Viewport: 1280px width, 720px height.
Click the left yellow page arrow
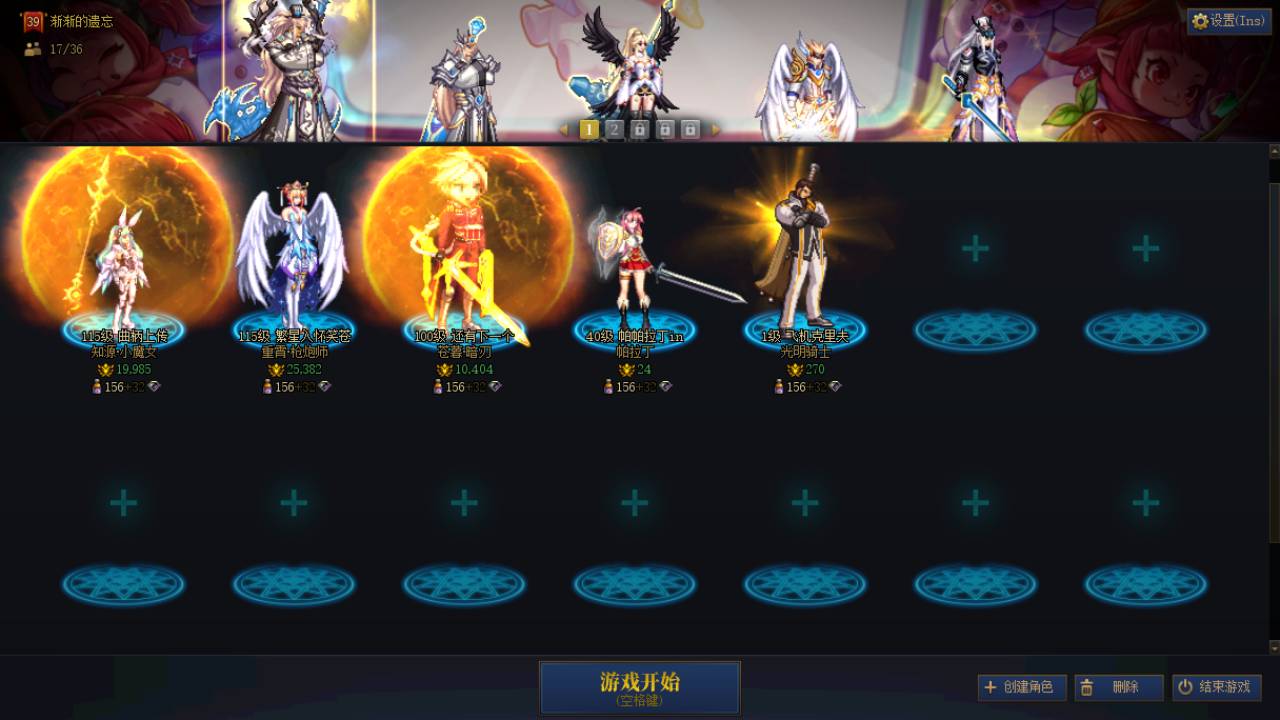coord(566,128)
